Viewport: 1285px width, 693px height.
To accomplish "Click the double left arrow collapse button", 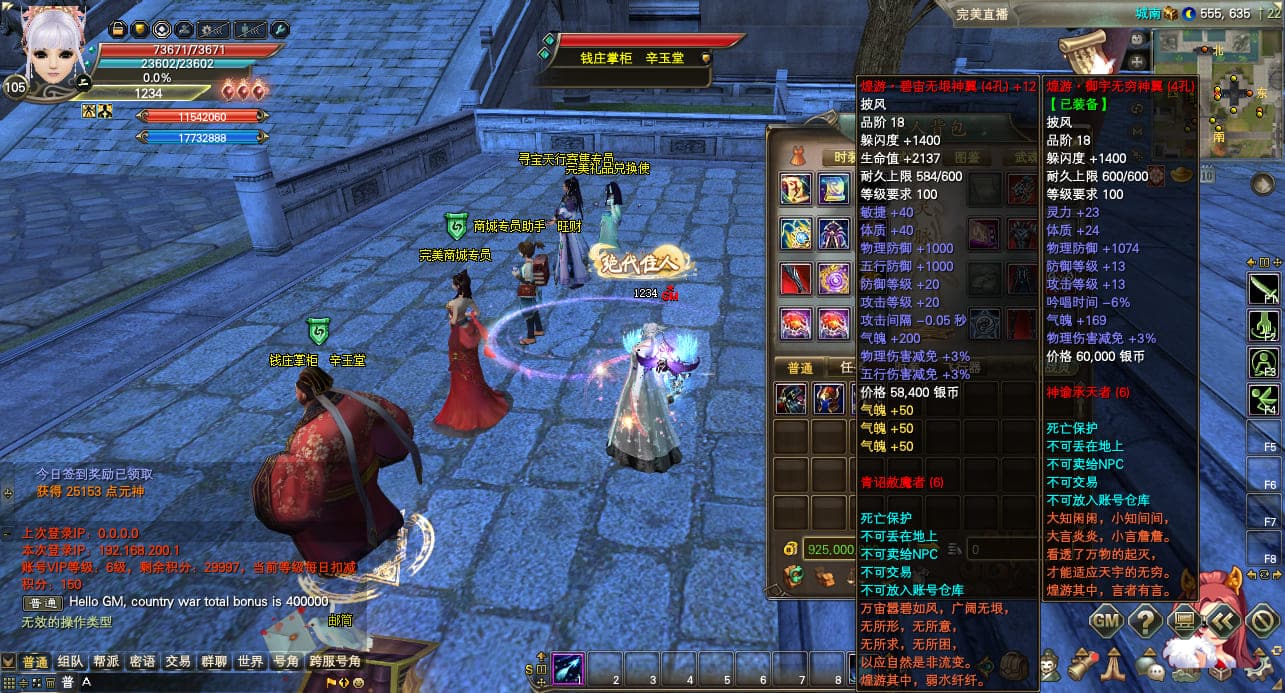I will click(x=1223, y=620).
